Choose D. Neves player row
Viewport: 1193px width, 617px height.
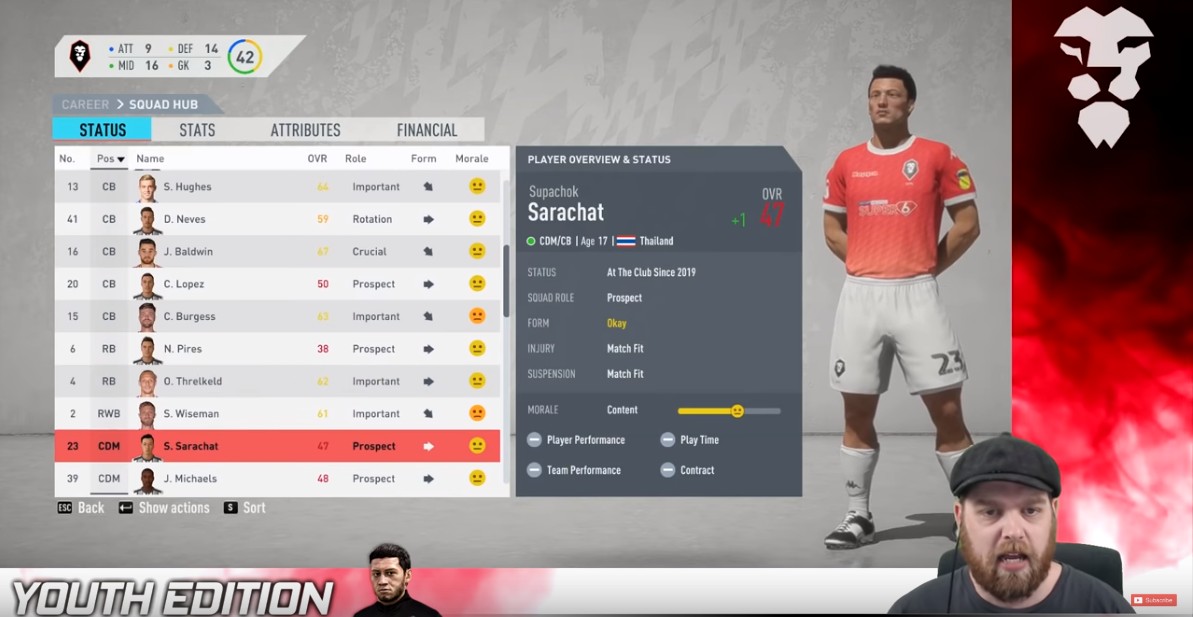coord(187,219)
